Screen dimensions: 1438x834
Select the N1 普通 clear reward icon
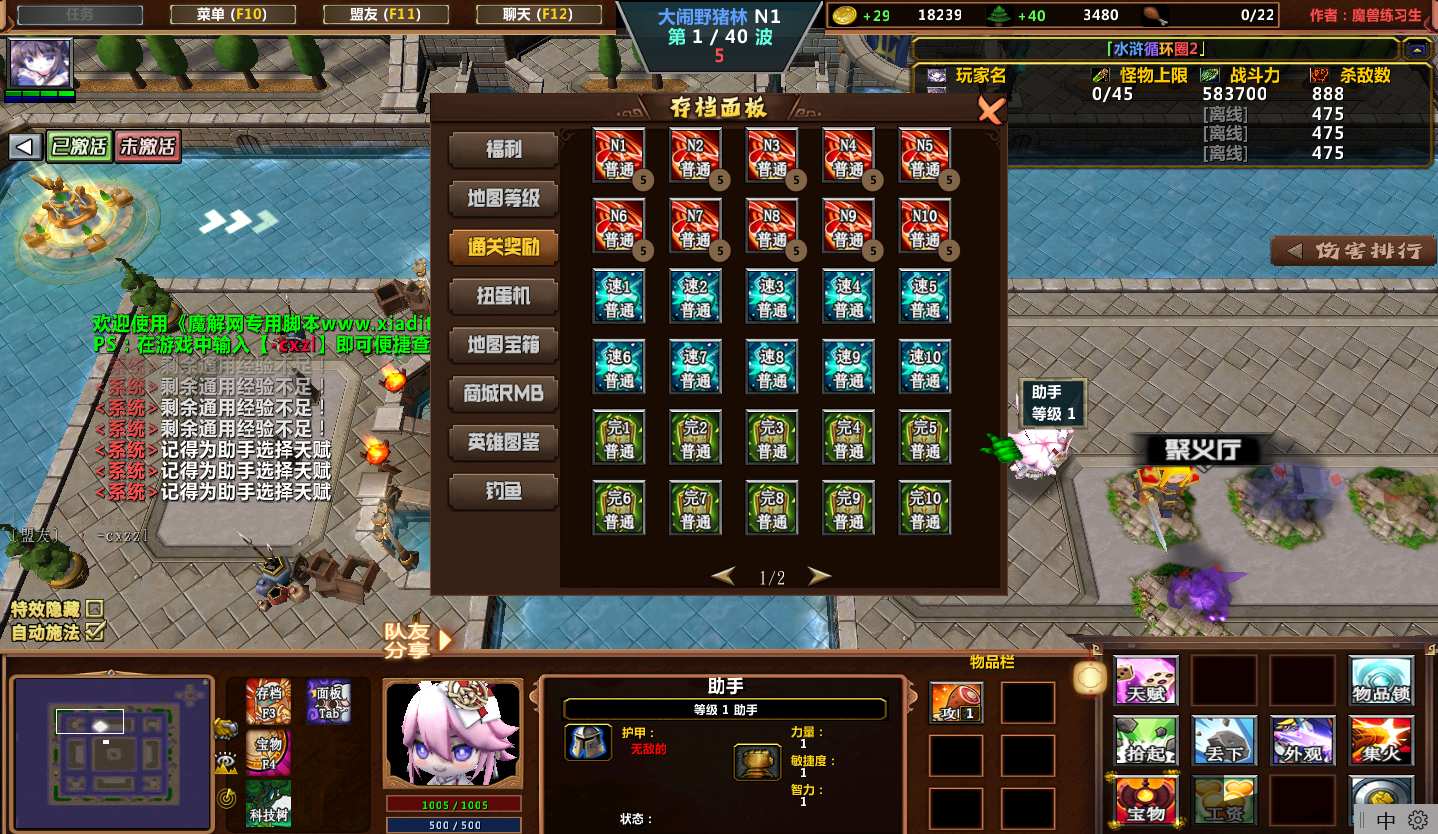tap(619, 155)
